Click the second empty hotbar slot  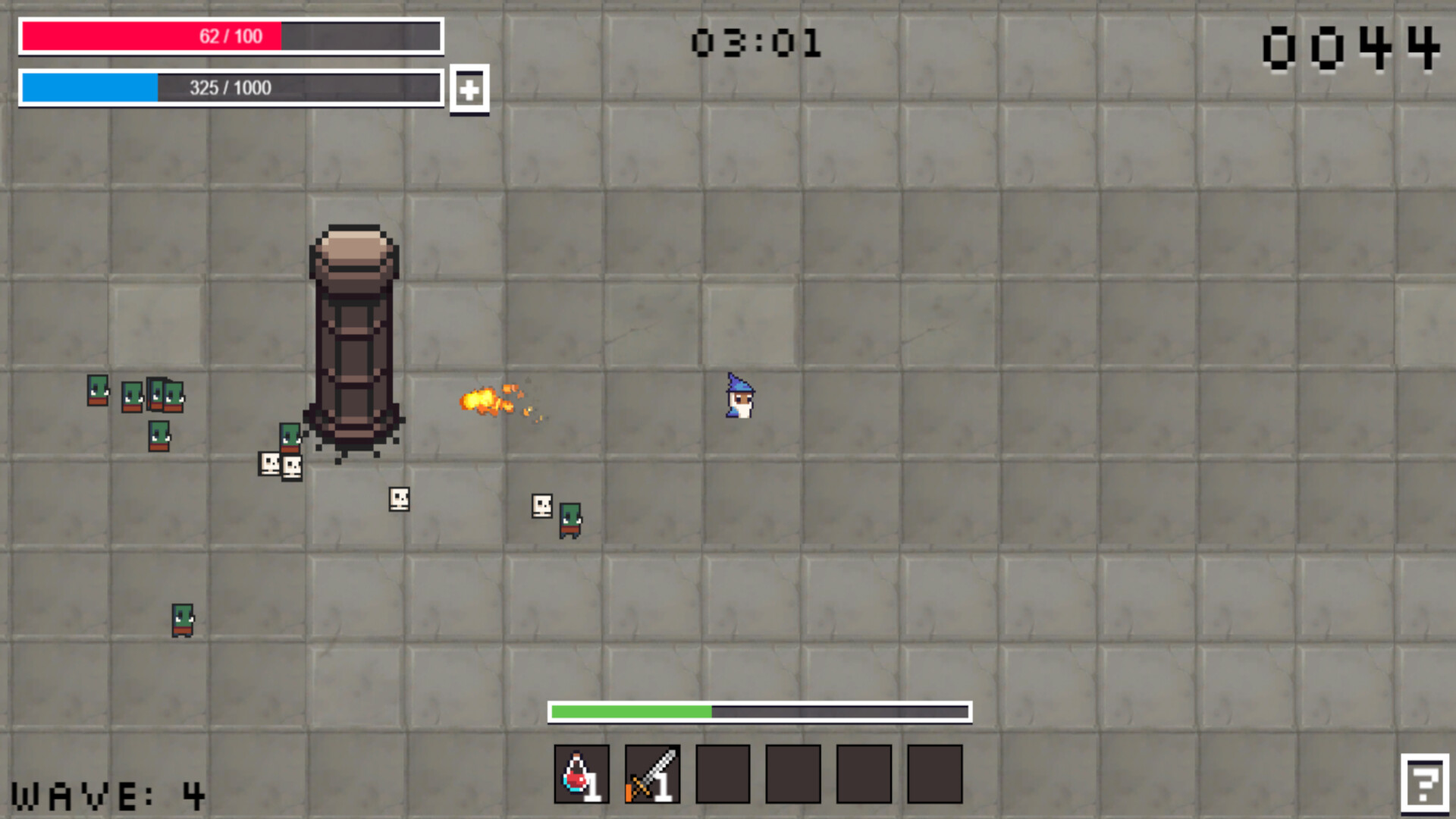[x=792, y=773]
